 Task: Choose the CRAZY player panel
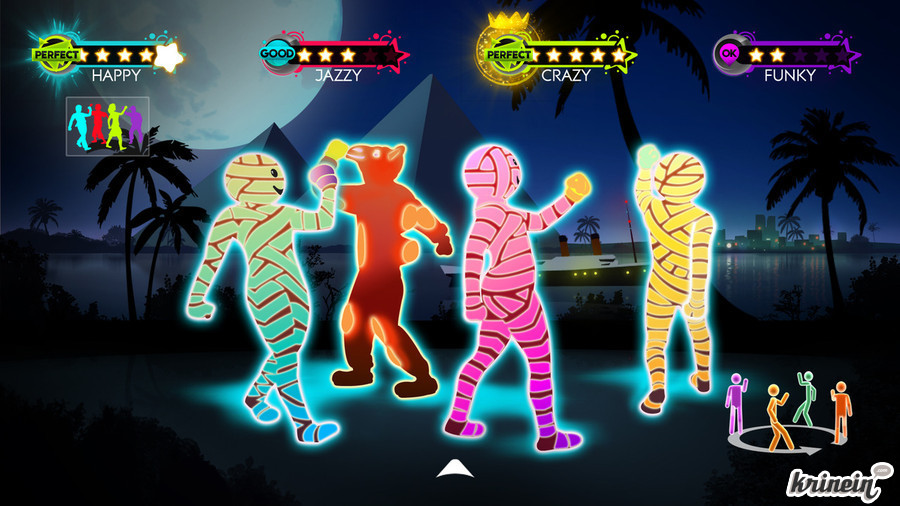point(560,55)
